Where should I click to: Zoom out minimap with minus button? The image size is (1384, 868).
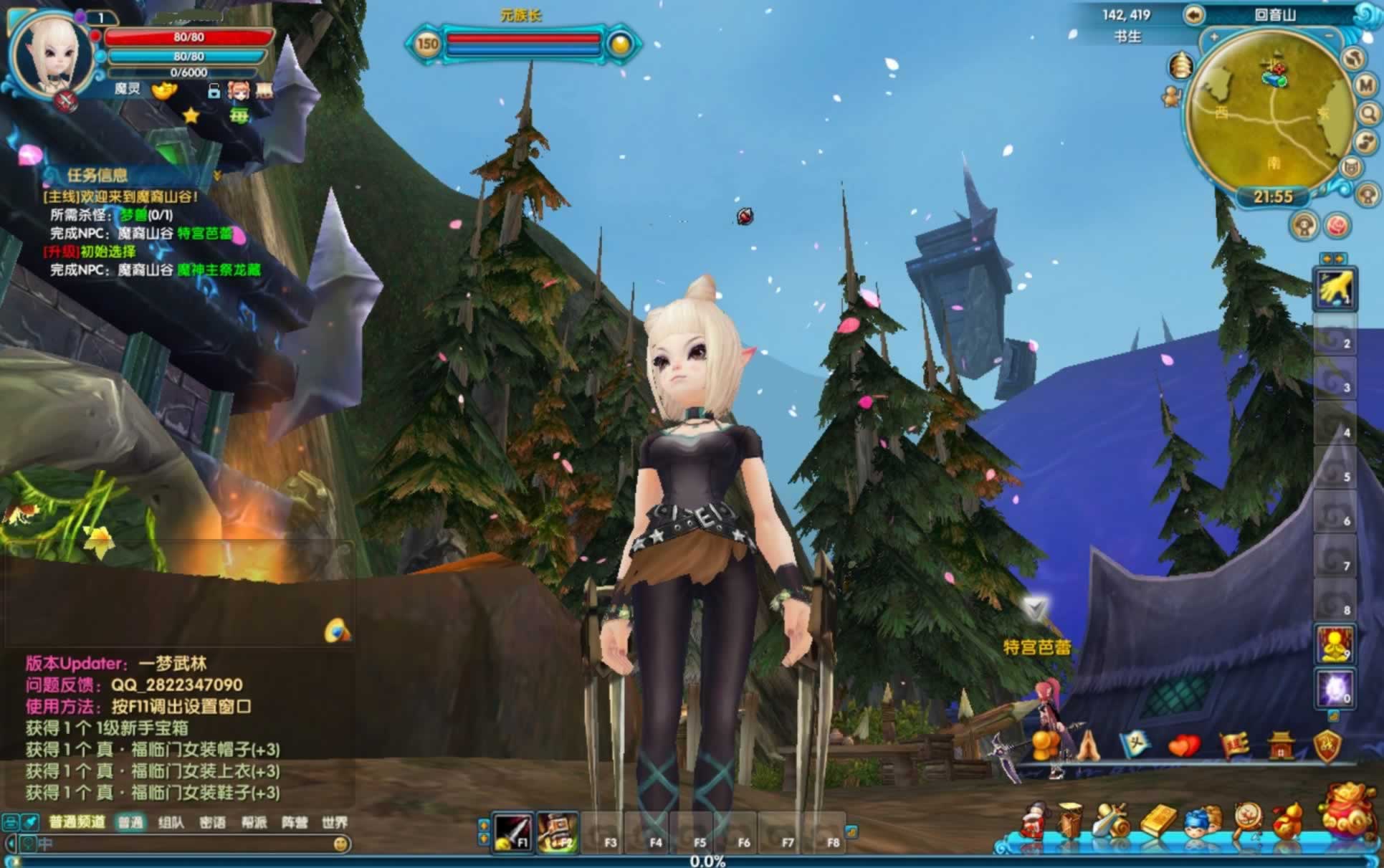(x=1330, y=36)
